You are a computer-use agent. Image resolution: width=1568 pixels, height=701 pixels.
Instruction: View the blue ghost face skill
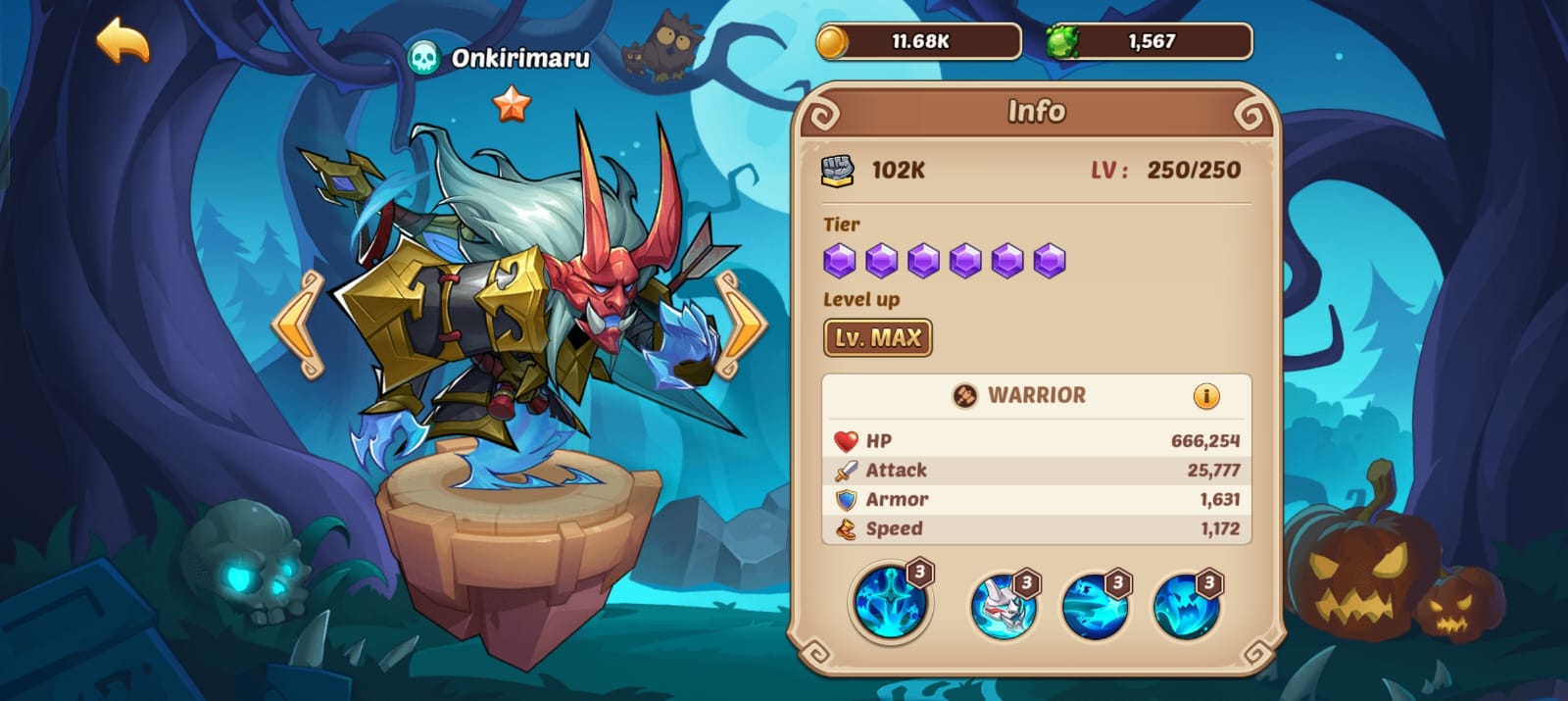click(x=1185, y=606)
